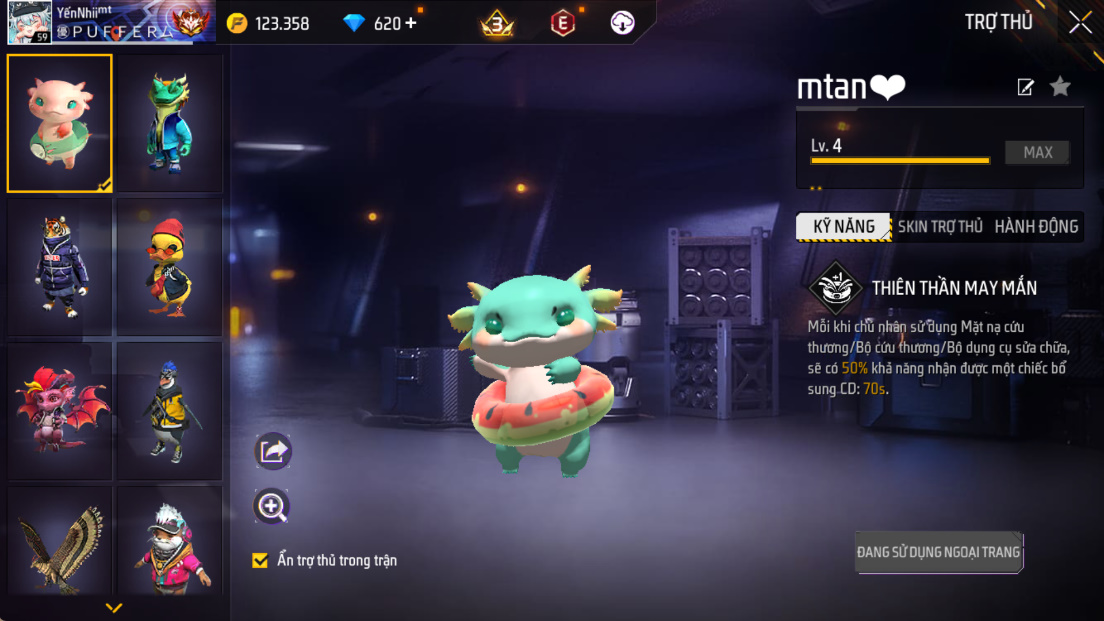Add diamonds with the plus button
The height and width of the screenshot is (621, 1104).
[x=410, y=23]
